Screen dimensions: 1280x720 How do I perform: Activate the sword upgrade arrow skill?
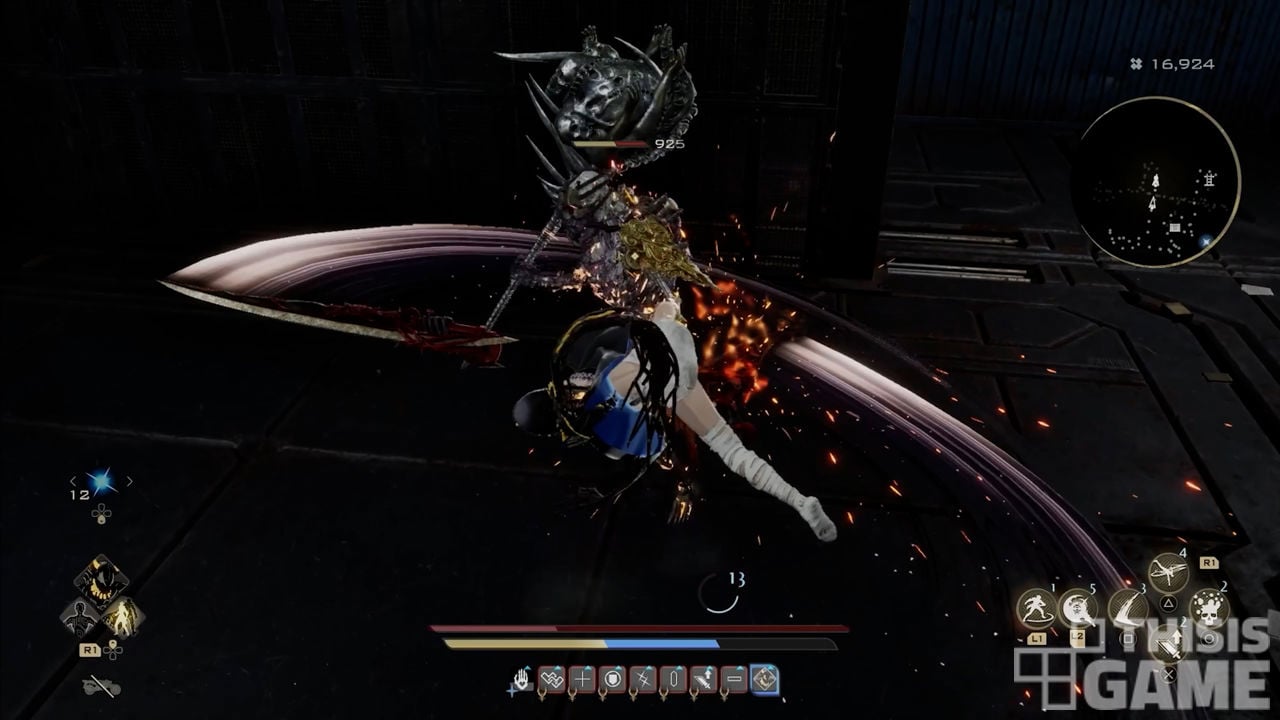coord(1168,644)
